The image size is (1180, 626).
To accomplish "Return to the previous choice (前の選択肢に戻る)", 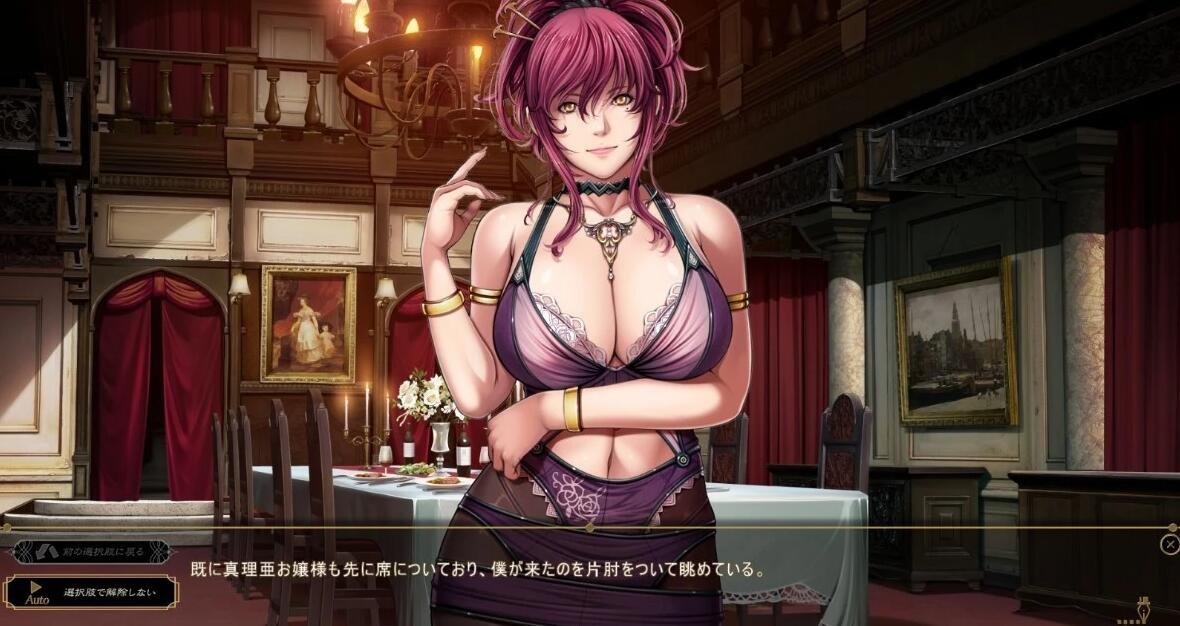I will 90,552.
